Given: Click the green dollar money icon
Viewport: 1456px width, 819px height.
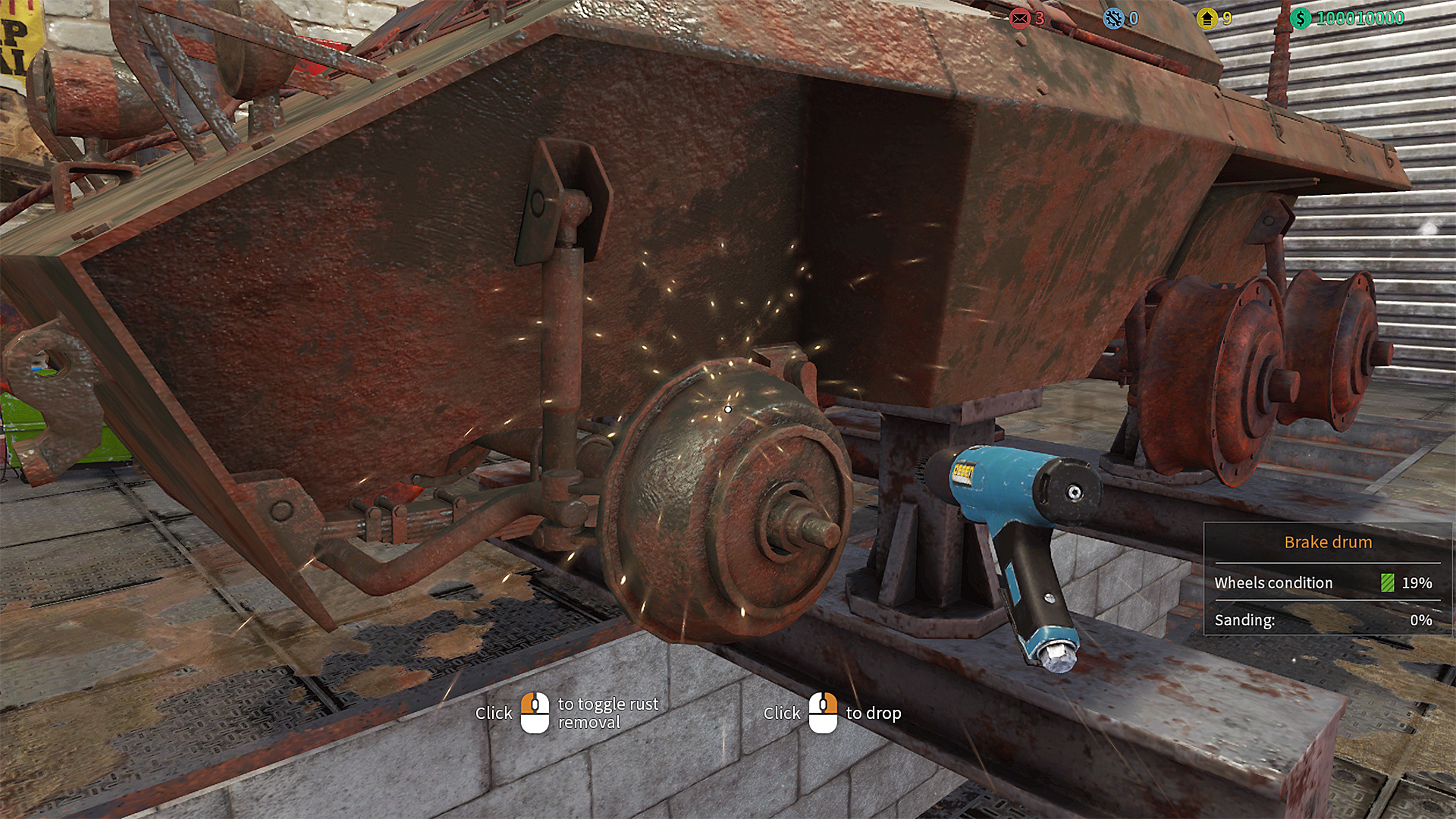Looking at the screenshot, I should tap(1301, 18).
